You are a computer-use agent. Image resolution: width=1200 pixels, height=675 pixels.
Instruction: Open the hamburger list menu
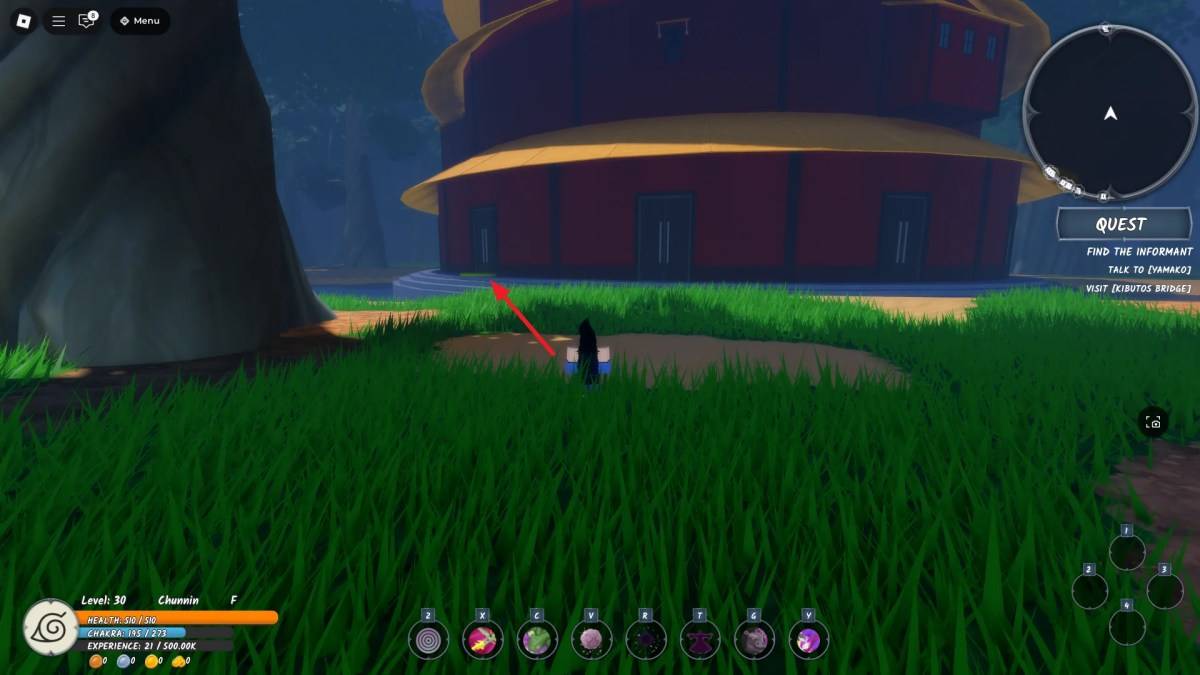[59, 21]
